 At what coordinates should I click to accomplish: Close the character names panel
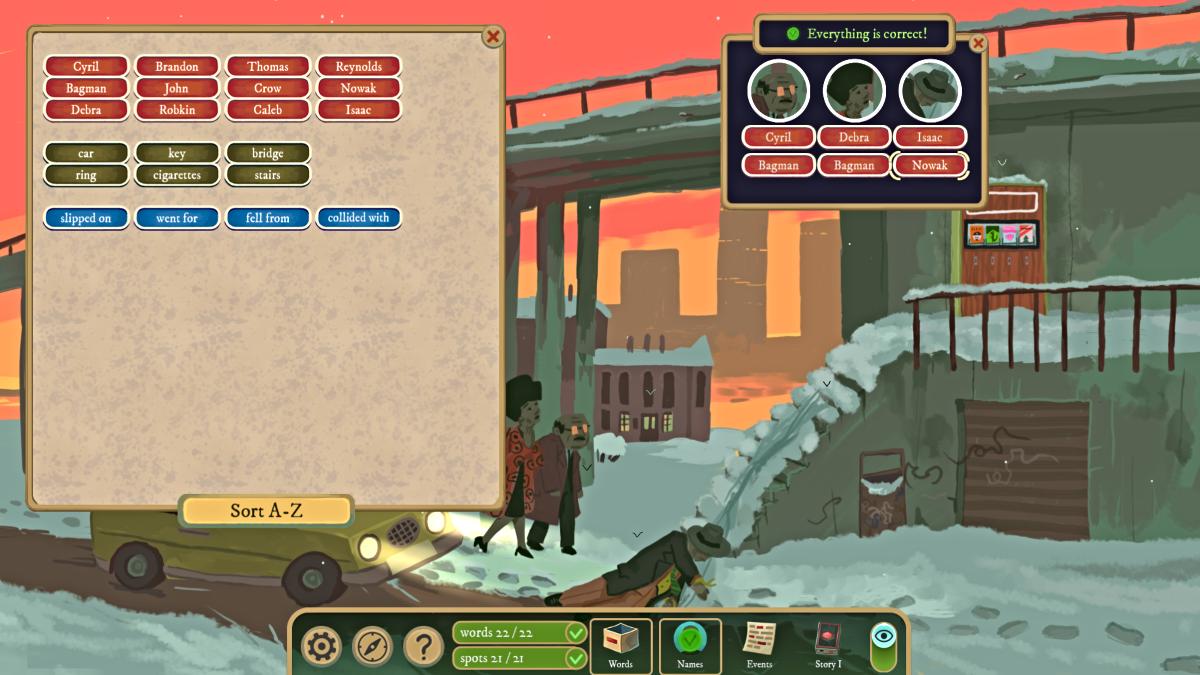click(x=978, y=43)
